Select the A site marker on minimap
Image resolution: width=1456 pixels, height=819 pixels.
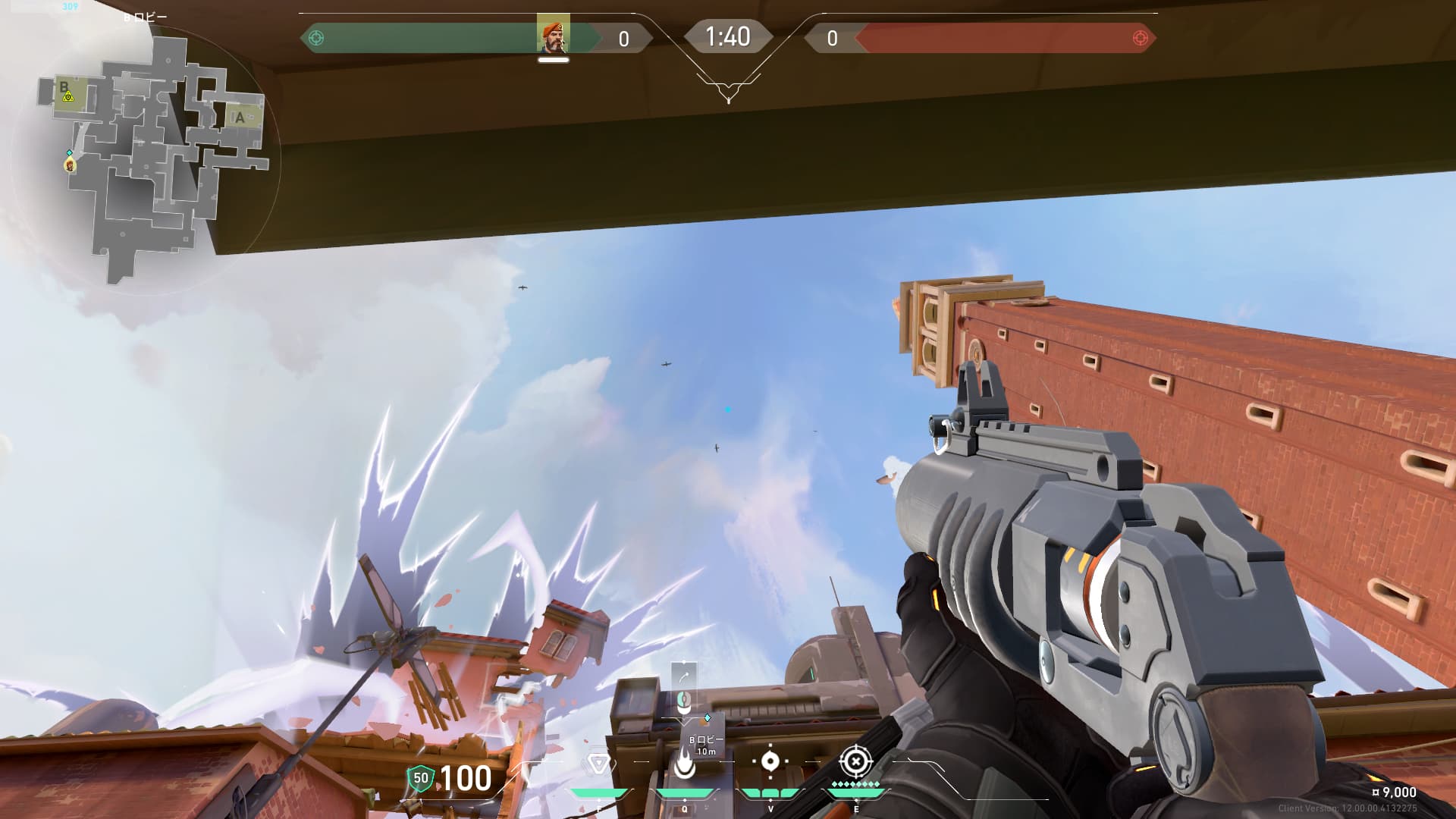pyautogui.click(x=240, y=118)
